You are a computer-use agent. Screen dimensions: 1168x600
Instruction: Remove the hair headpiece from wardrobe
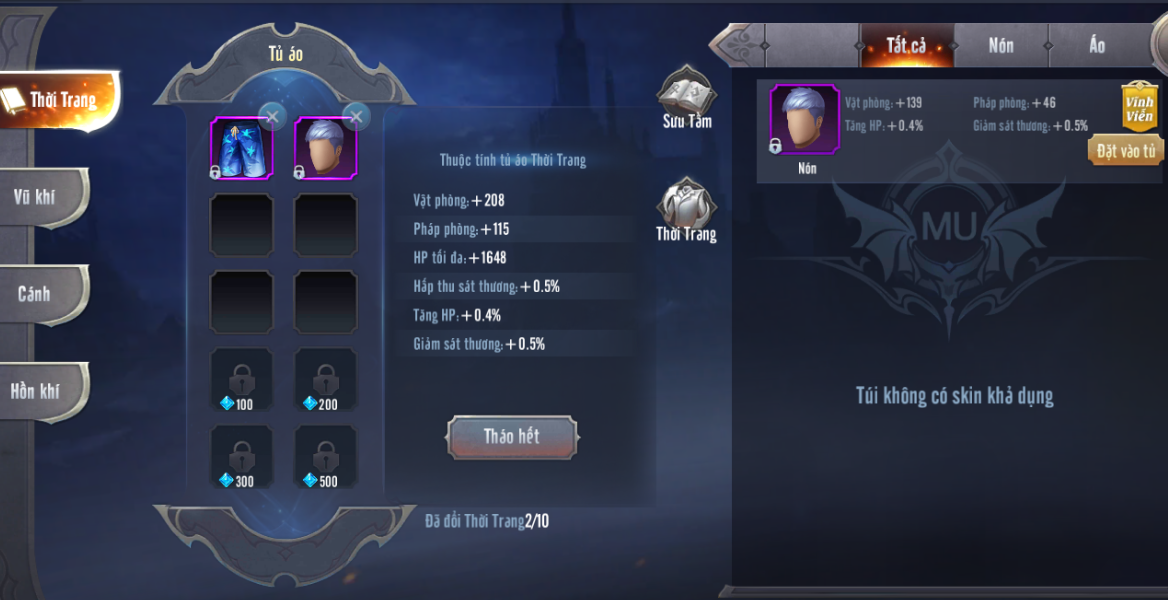click(356, 116)
